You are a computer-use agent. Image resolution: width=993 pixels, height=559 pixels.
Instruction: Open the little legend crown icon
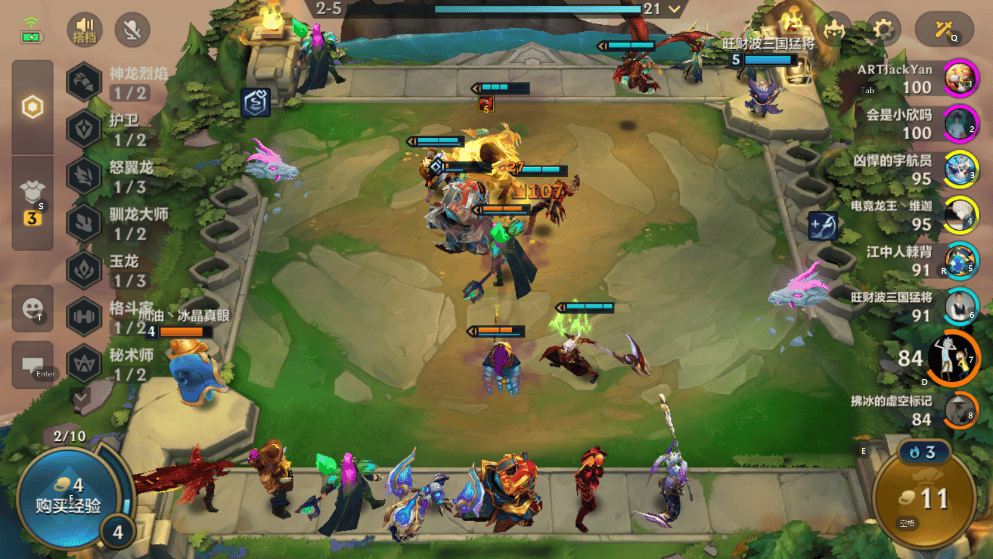click(834, 28)
